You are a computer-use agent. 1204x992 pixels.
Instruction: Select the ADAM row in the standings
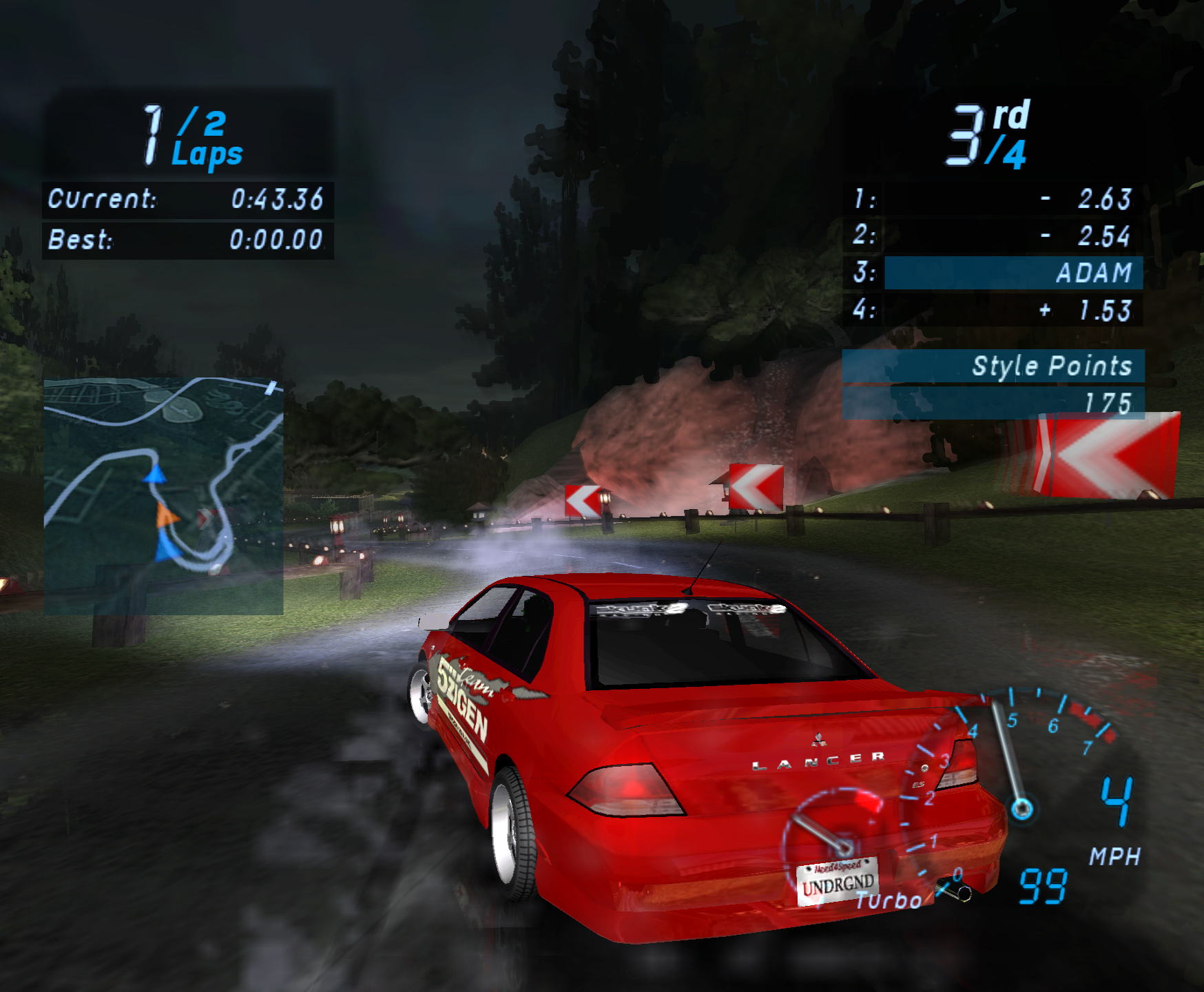(x=1013, y=273)
